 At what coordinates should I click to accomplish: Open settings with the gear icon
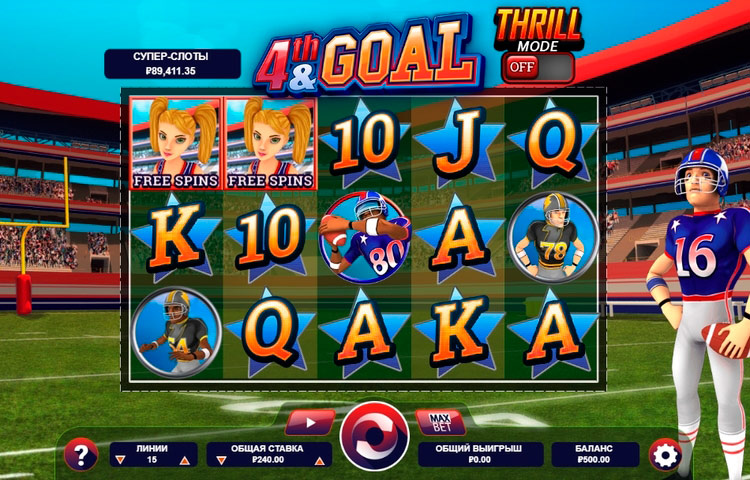point(663,454)
